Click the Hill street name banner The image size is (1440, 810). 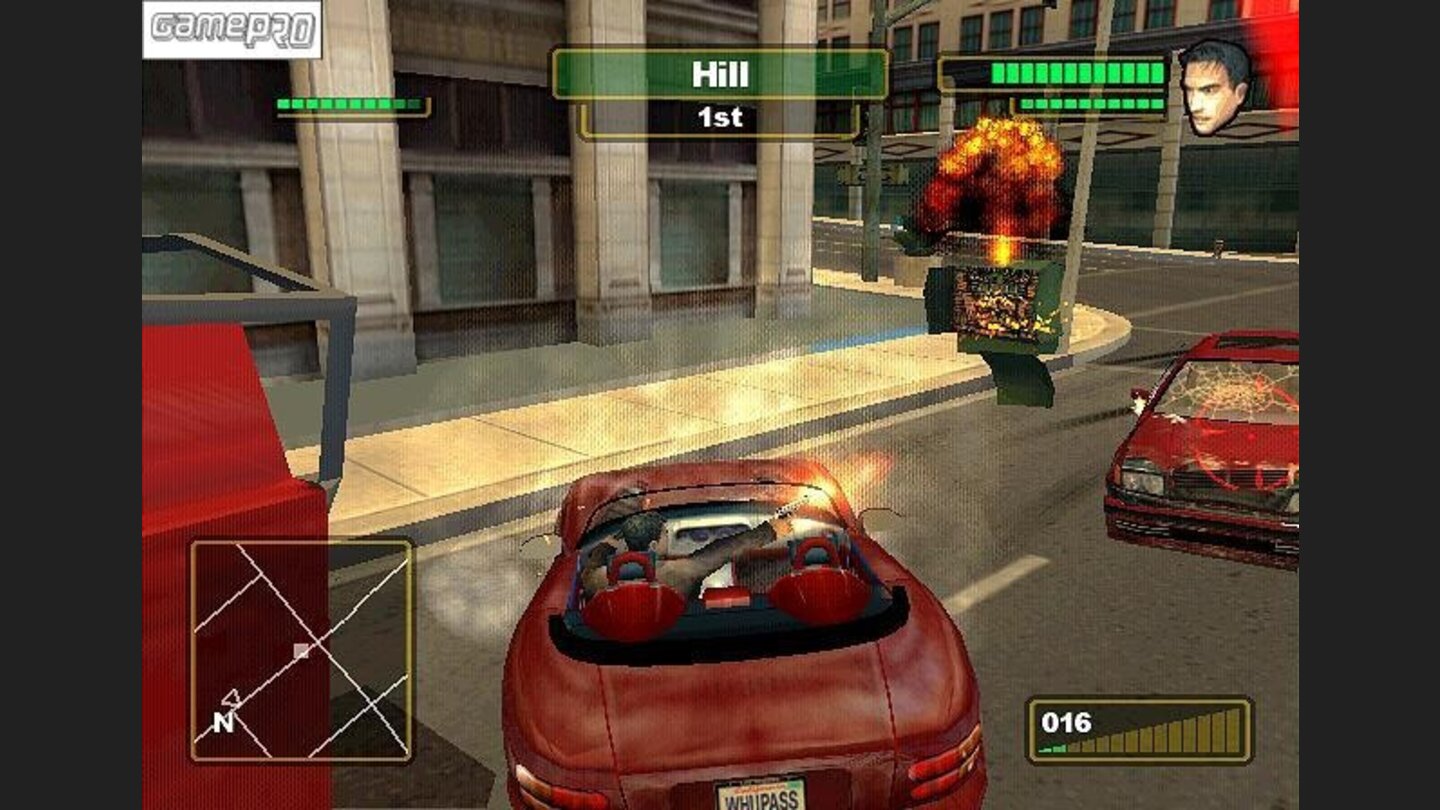click(x=720, y=75)
